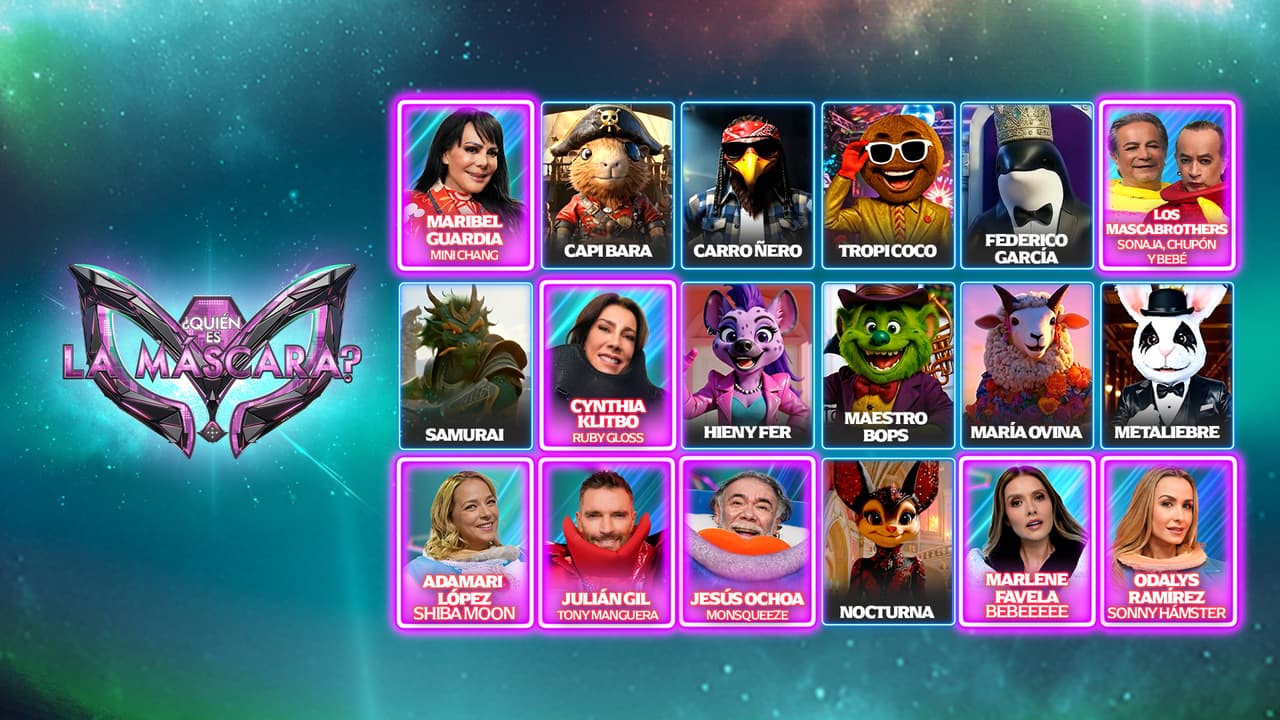
Task: Select the Marlene Favela Bebeeeee card
Action: pyautogui.click(x=1027, y=542)
